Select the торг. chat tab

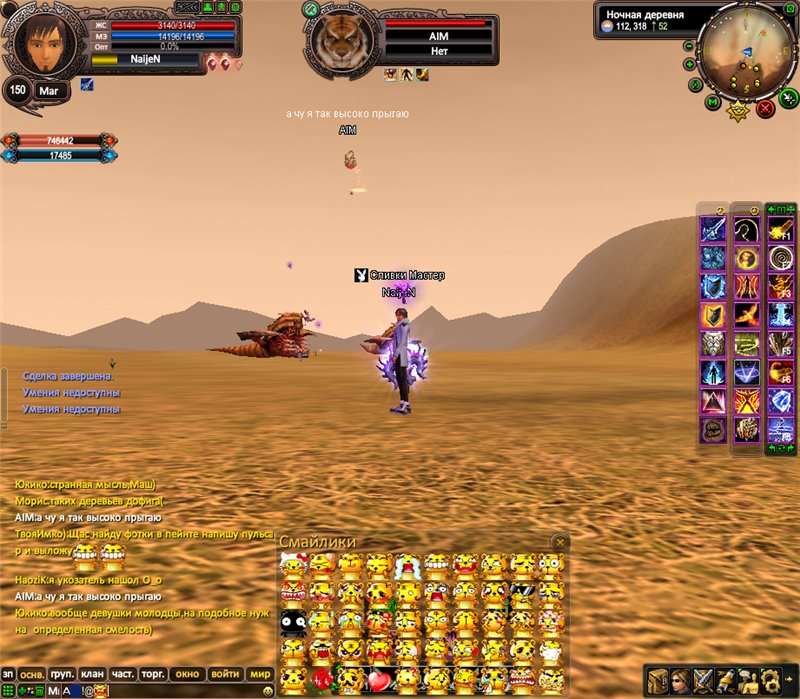[153, 674]
